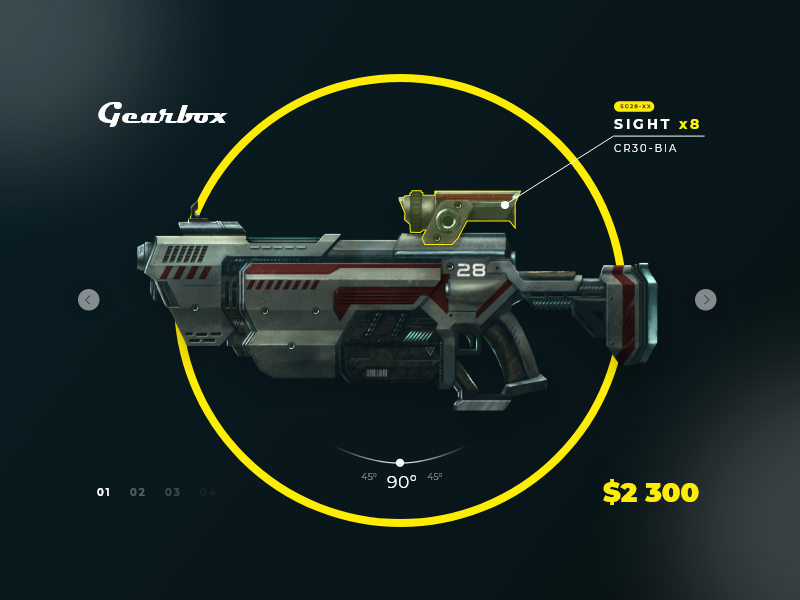800x600 pixels.
Task: Grab the rotation angle slider handle
Action: (x=400, y=463)
